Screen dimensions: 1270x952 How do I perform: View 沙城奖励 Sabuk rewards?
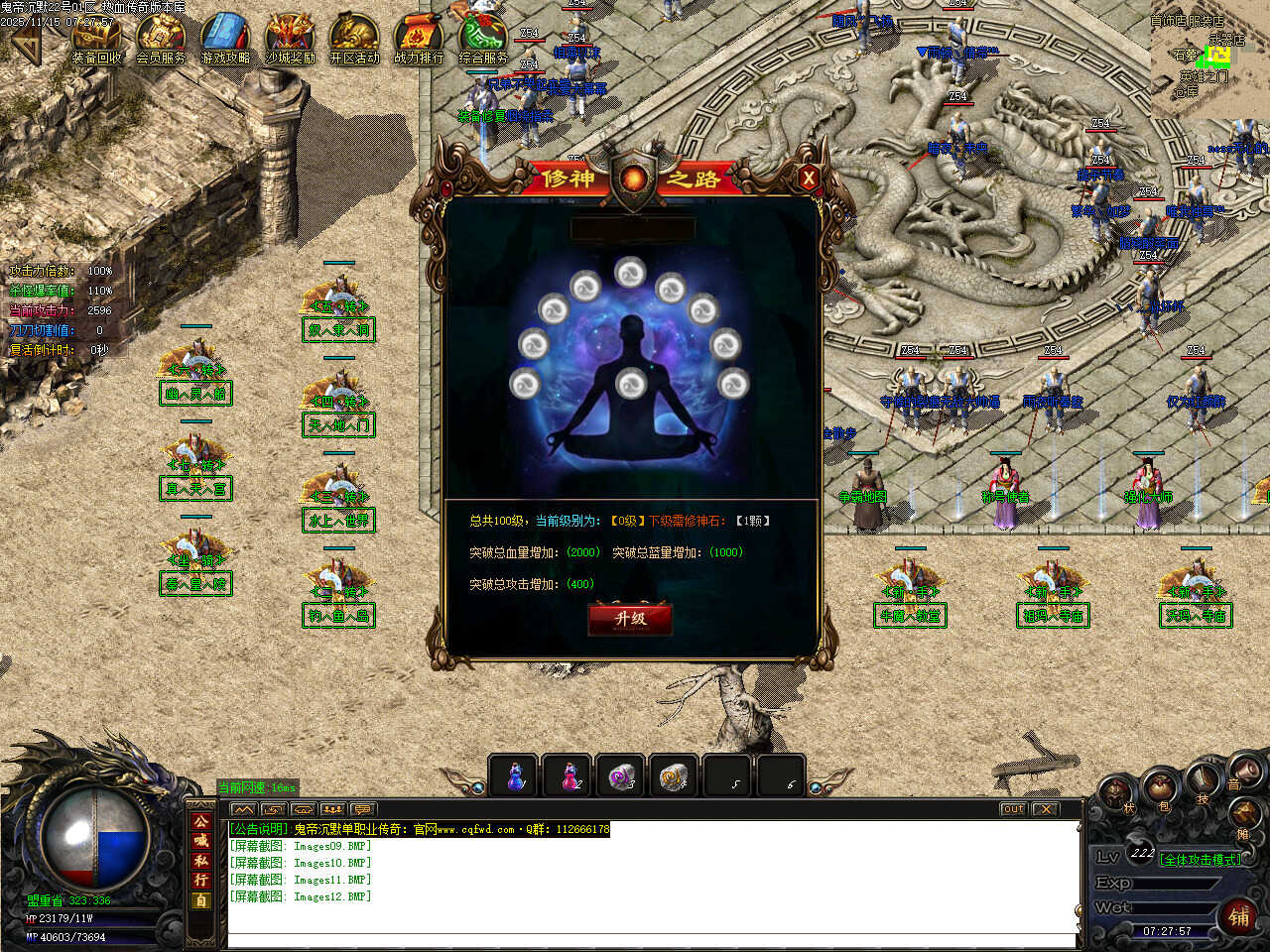point(290,40)
